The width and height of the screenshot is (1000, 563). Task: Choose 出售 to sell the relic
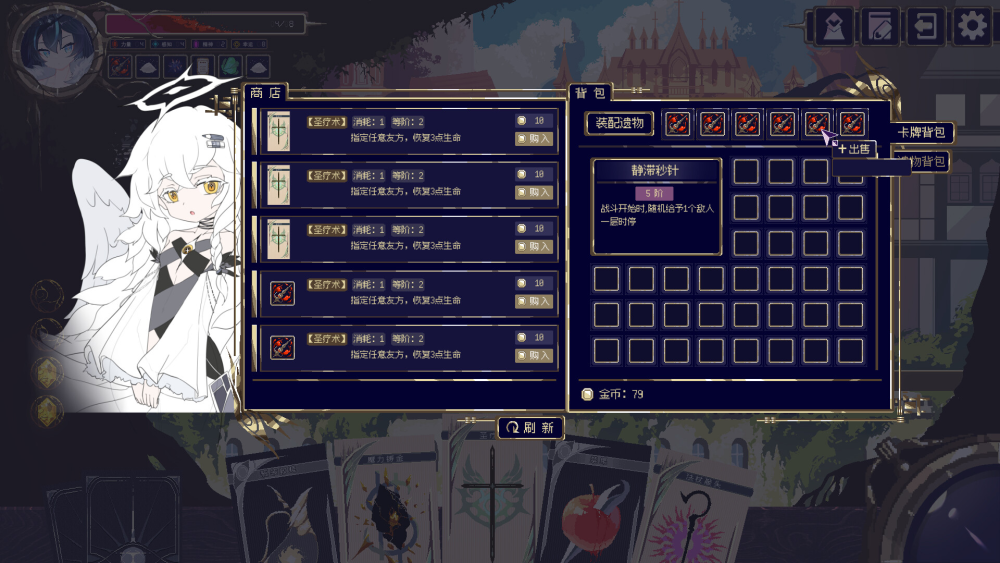(856, 149)
